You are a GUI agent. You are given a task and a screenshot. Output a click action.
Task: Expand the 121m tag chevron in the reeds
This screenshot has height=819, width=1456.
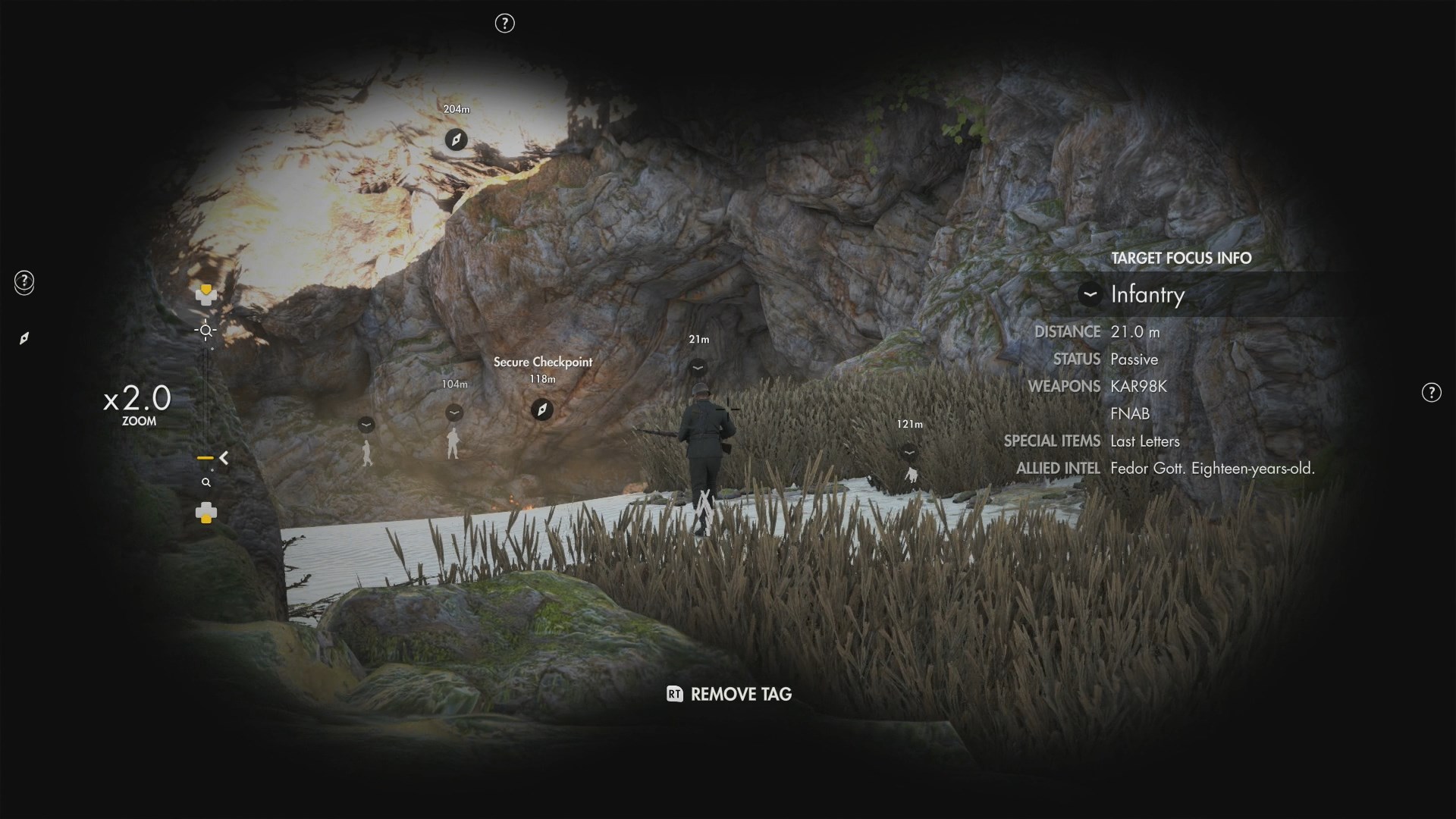click(909, 450)
